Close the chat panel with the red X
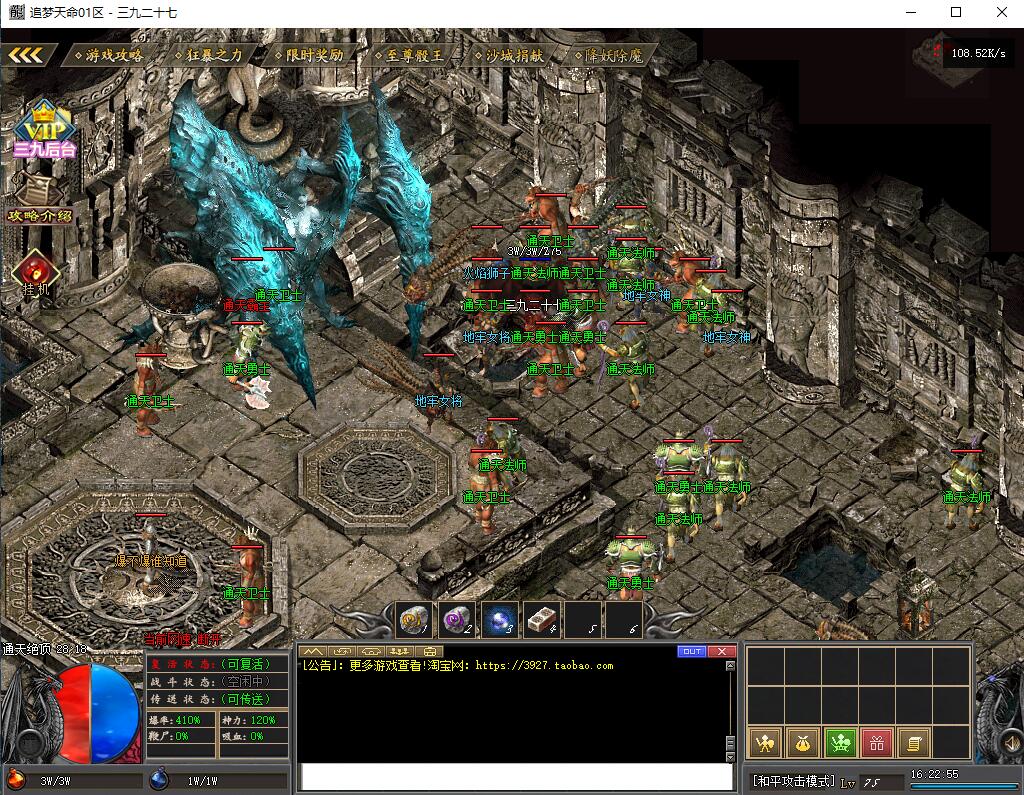Image resolution: width=1024 pixels, height=795 pixels. 722,652
